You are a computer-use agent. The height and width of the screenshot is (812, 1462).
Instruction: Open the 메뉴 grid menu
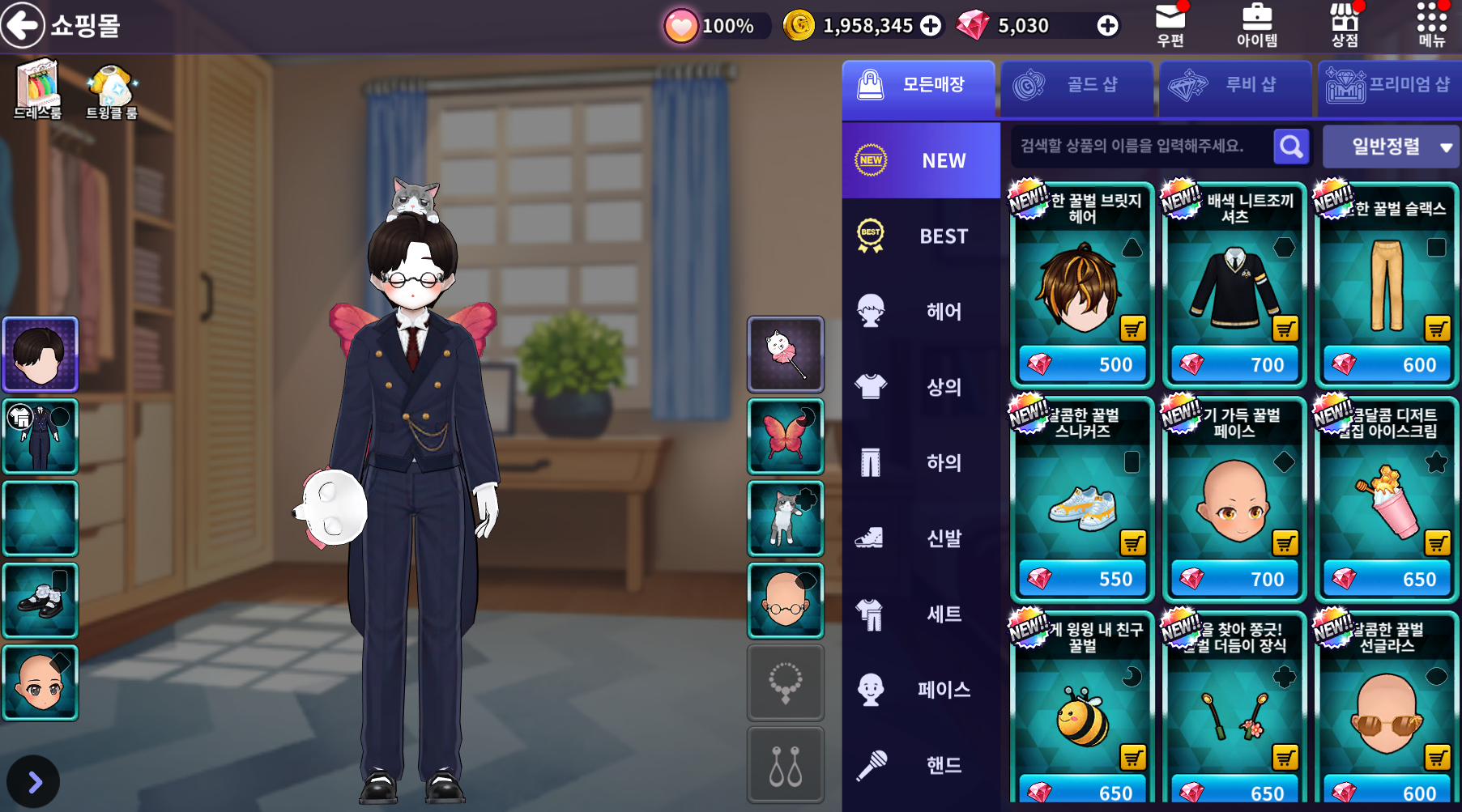pyautogui.click(x=1431, y=25)
